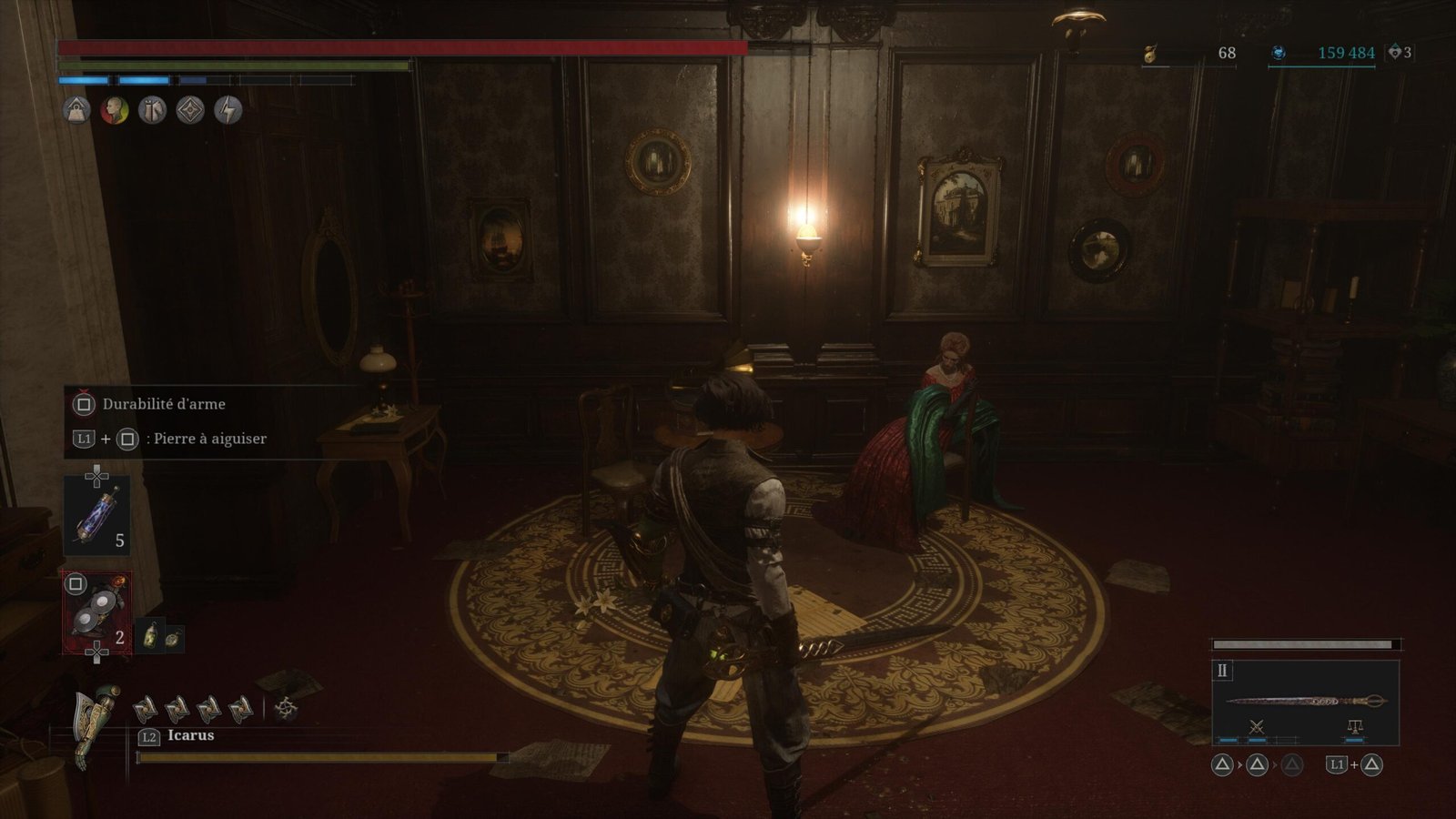Click the golden fruit coin icon

(x=1150, y=54)
